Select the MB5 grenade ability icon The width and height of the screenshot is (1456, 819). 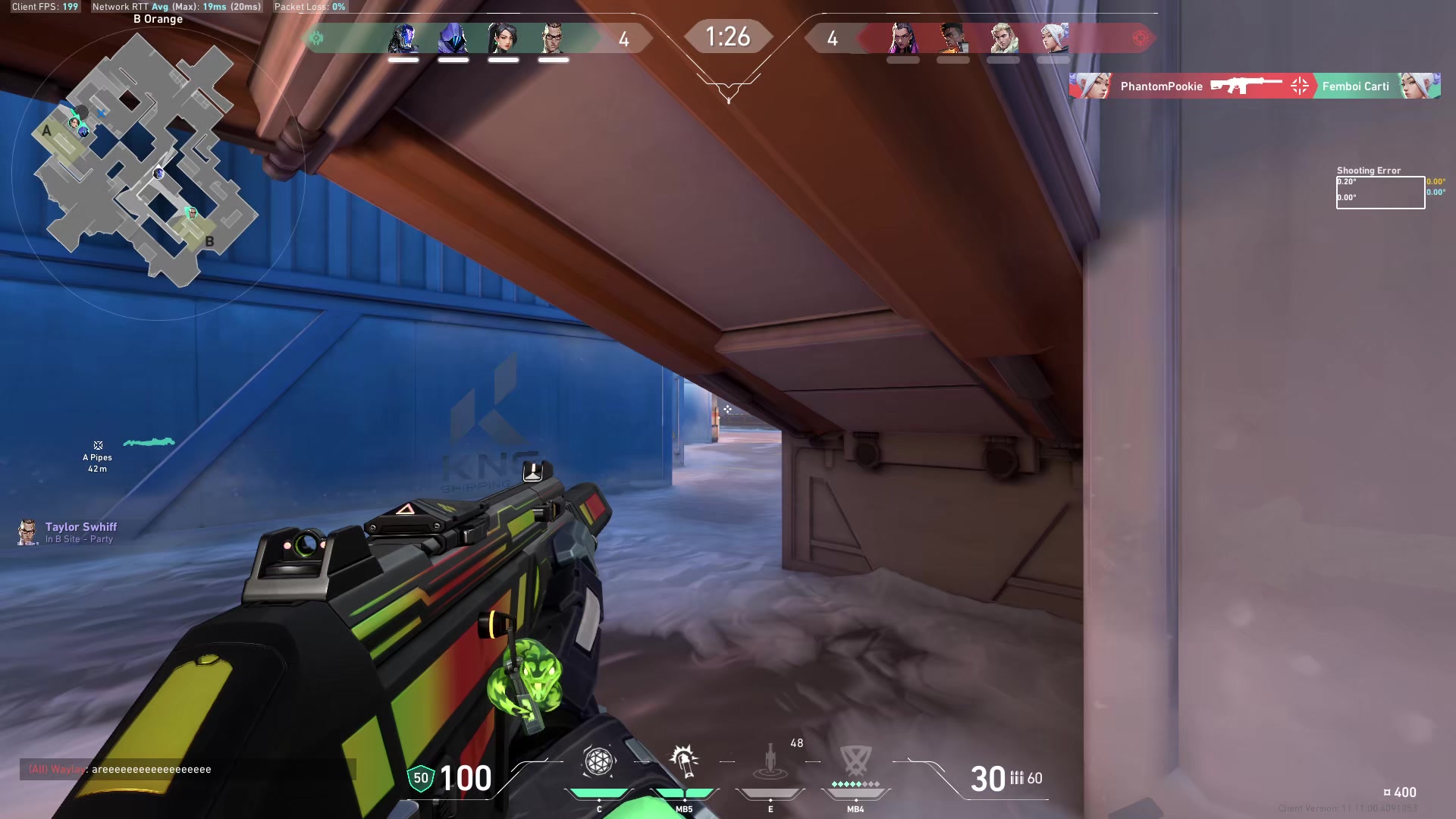pos(683,762)
